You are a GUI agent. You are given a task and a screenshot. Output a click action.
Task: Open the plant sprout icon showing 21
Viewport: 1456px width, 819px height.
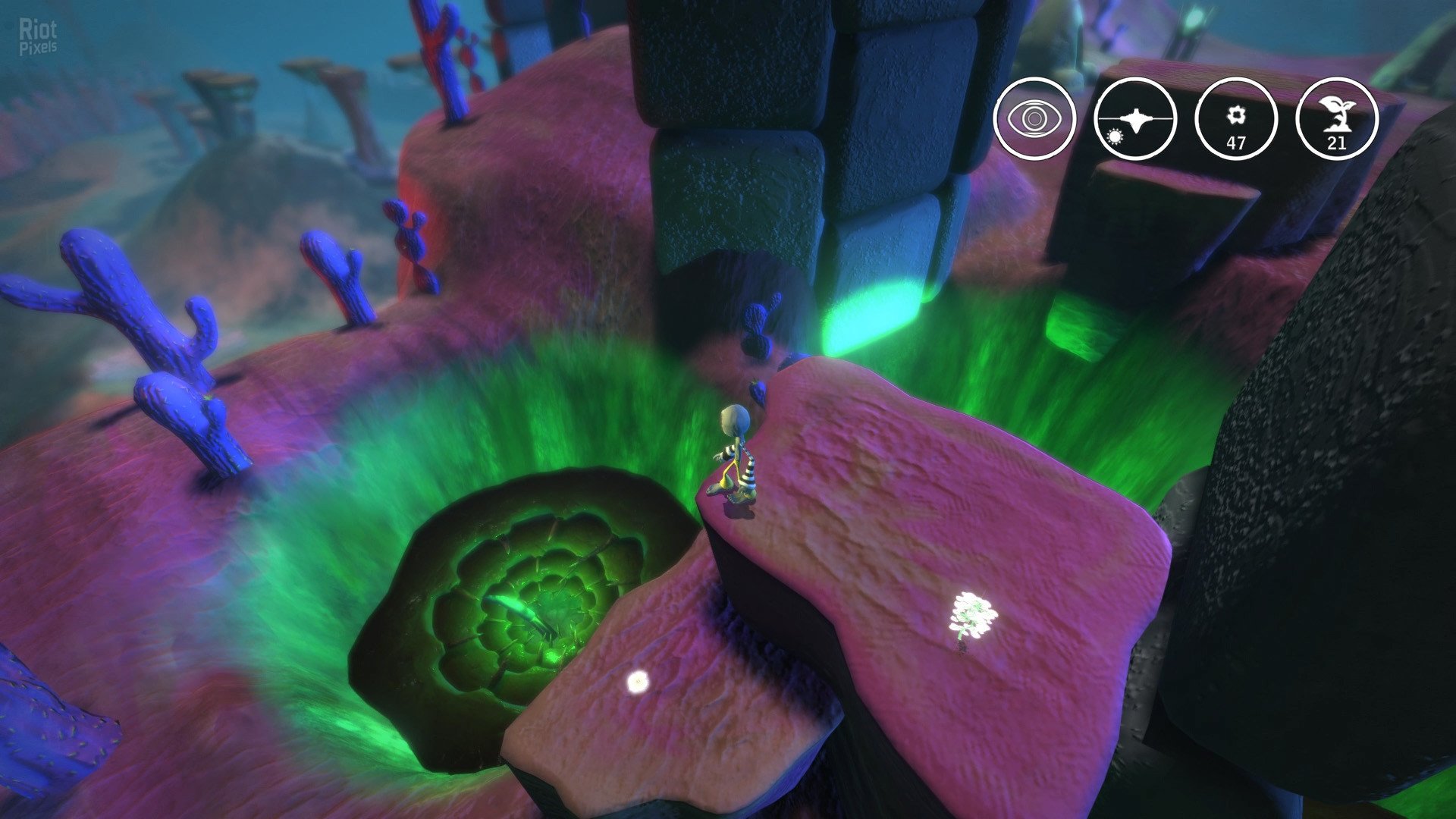(x=1337, y=118)
